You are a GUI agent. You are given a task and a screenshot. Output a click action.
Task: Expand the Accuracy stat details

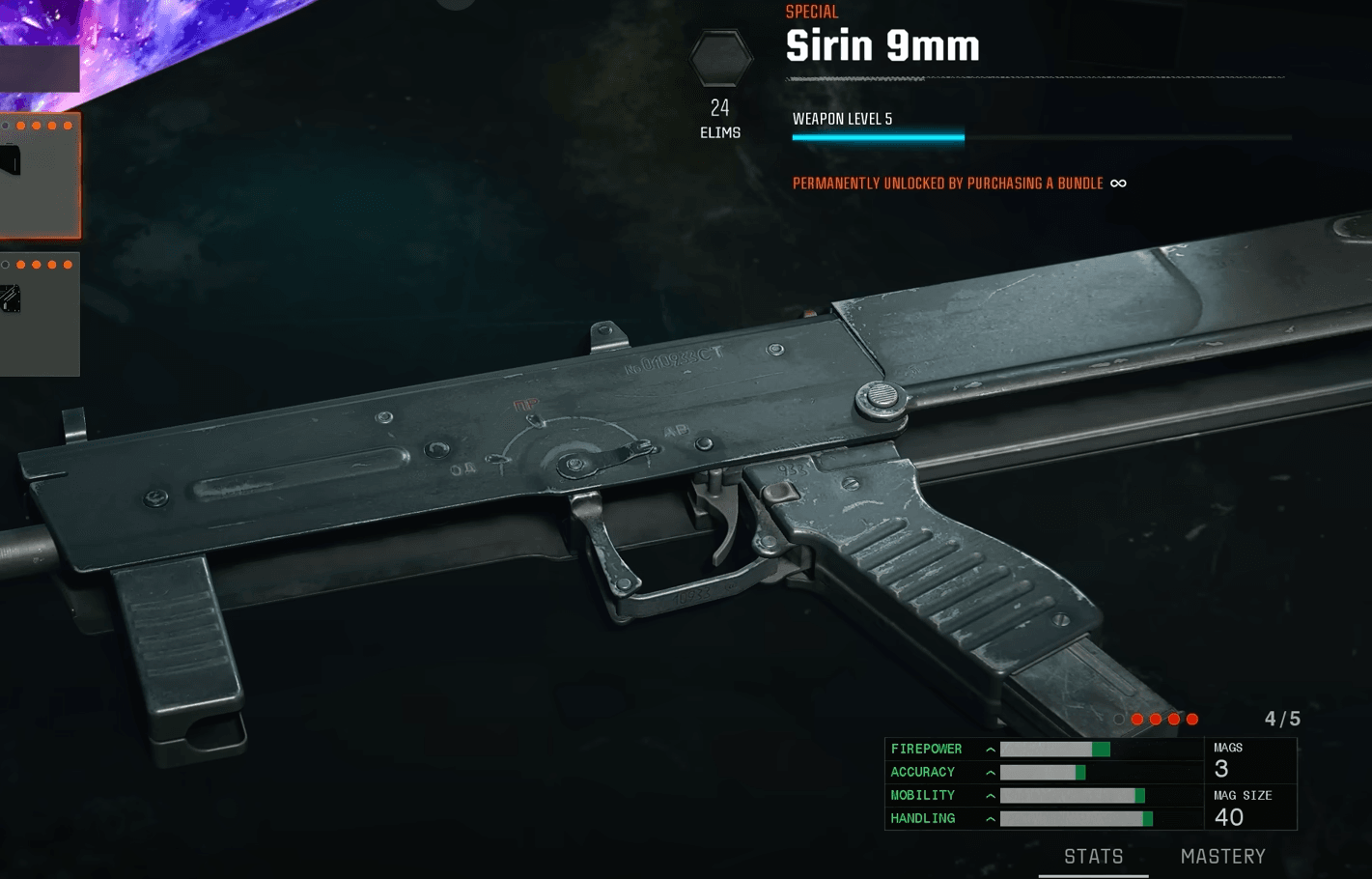989,772
